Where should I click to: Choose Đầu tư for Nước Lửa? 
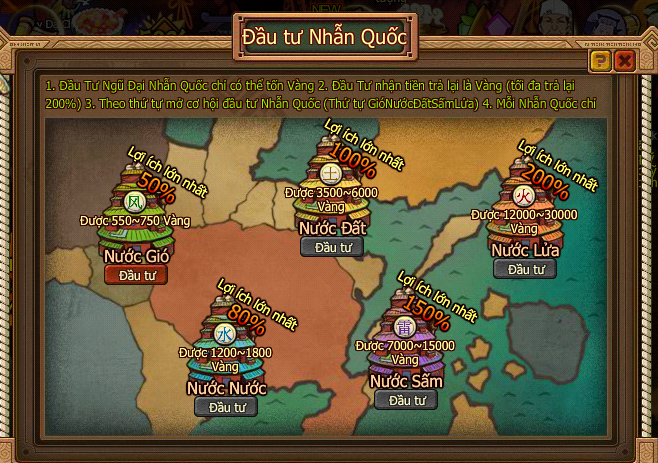525,269
